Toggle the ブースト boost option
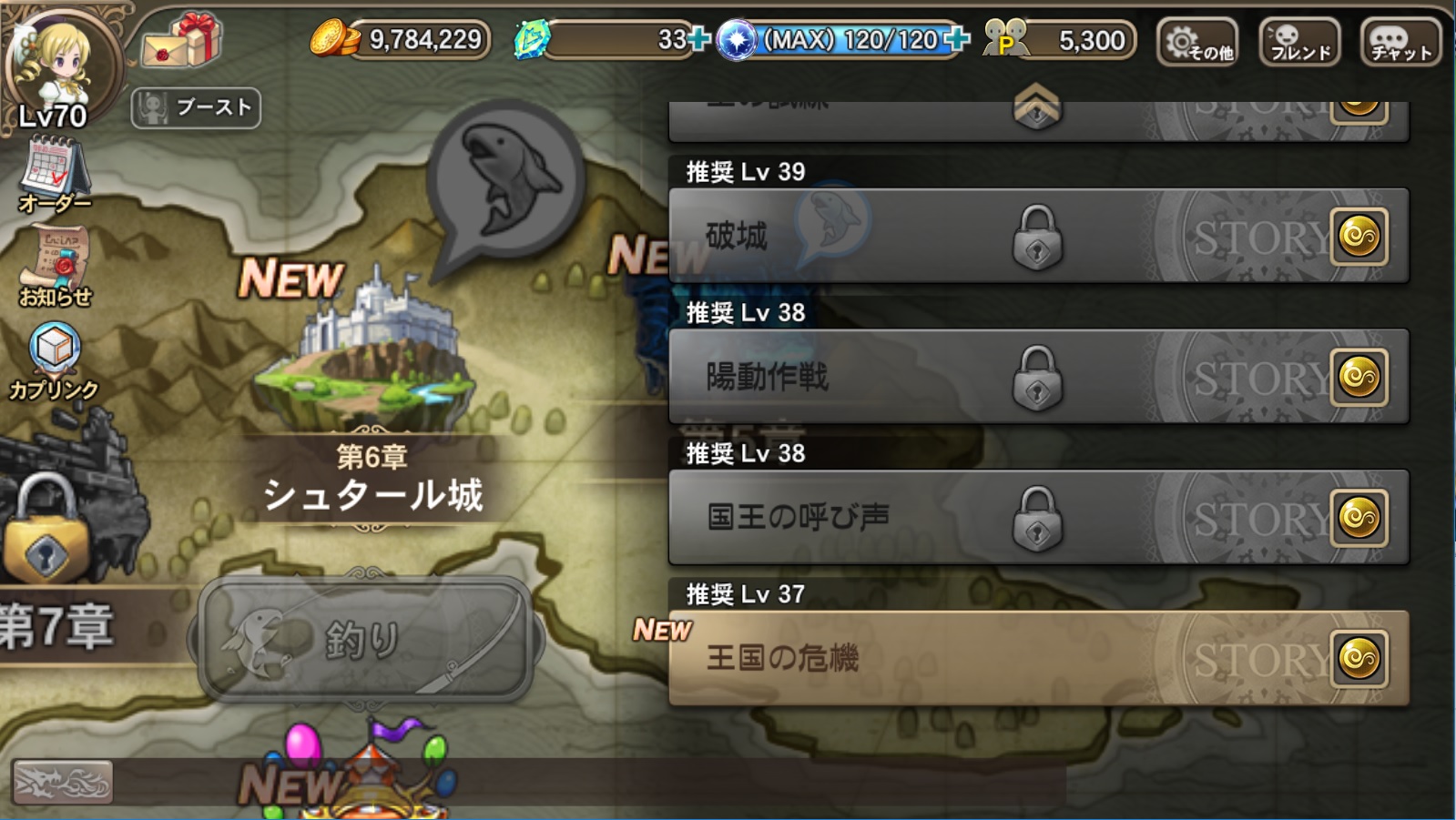1456x820 pixels. click(196, 109)
